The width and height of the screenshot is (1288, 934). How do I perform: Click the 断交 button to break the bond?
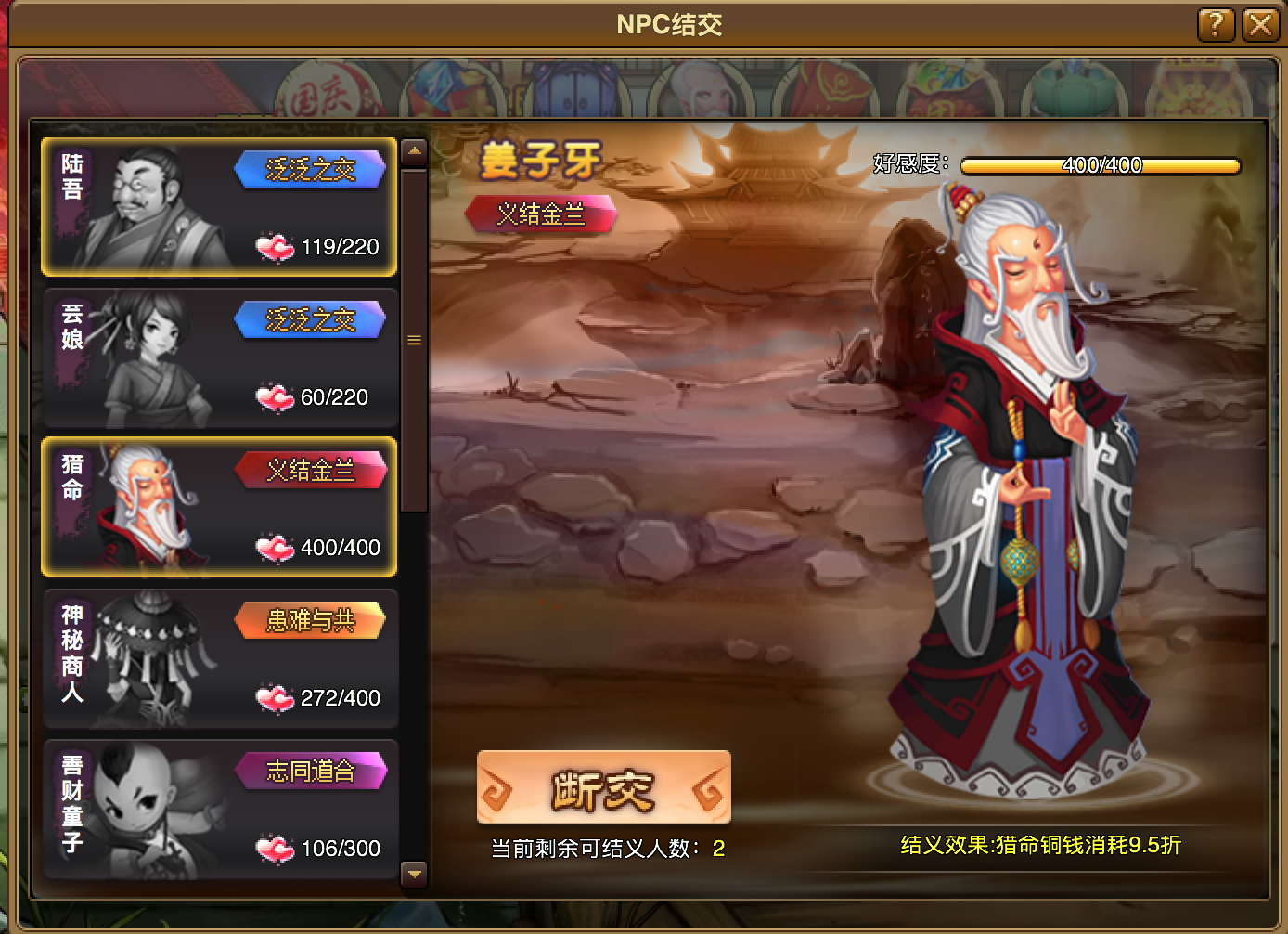603,787
